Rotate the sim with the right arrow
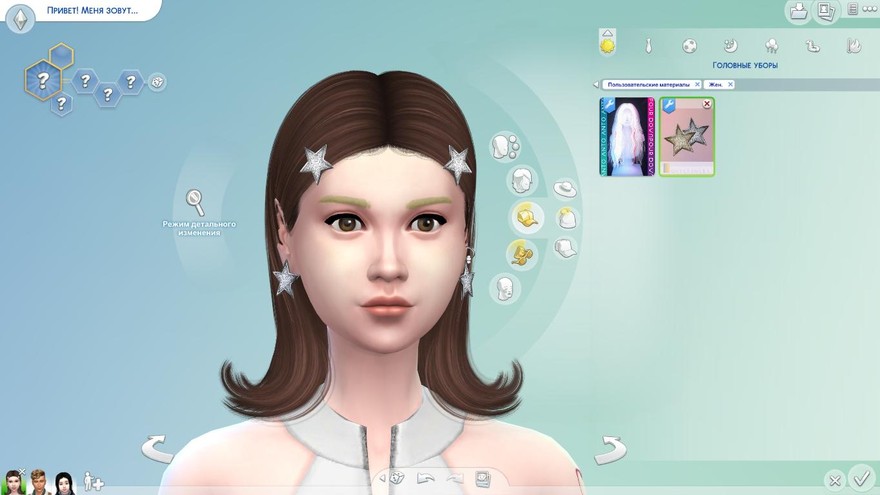 [x=609, y=449]
